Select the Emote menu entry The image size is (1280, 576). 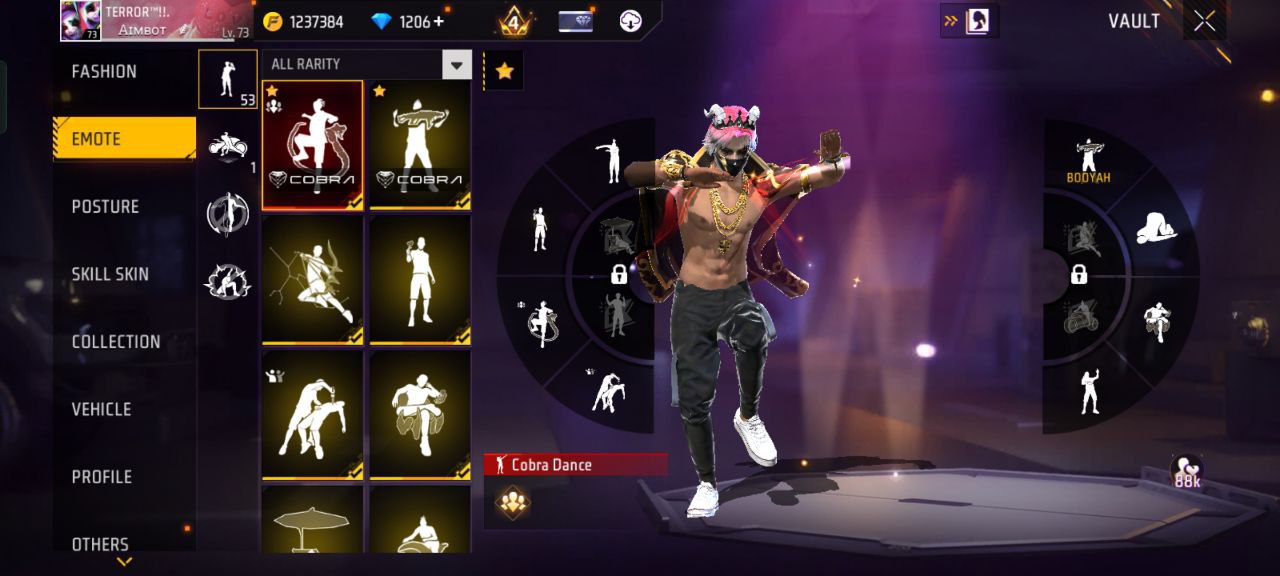(x=123, y=139)
